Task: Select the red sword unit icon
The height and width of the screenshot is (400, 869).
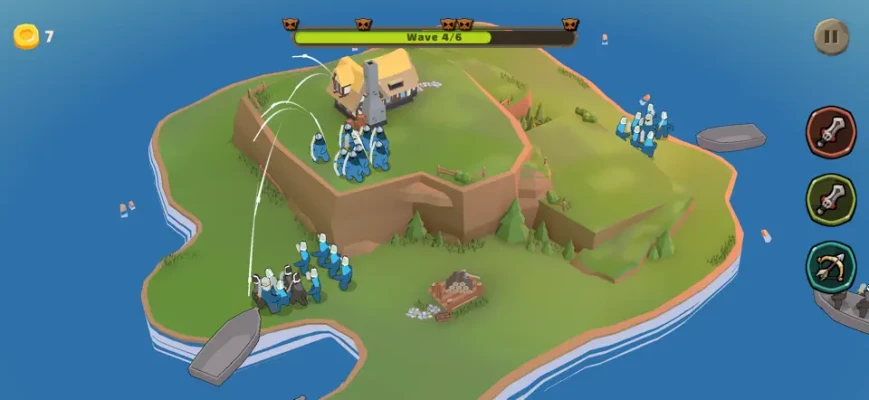Action: pyautogui.click(x=831, y=132)
